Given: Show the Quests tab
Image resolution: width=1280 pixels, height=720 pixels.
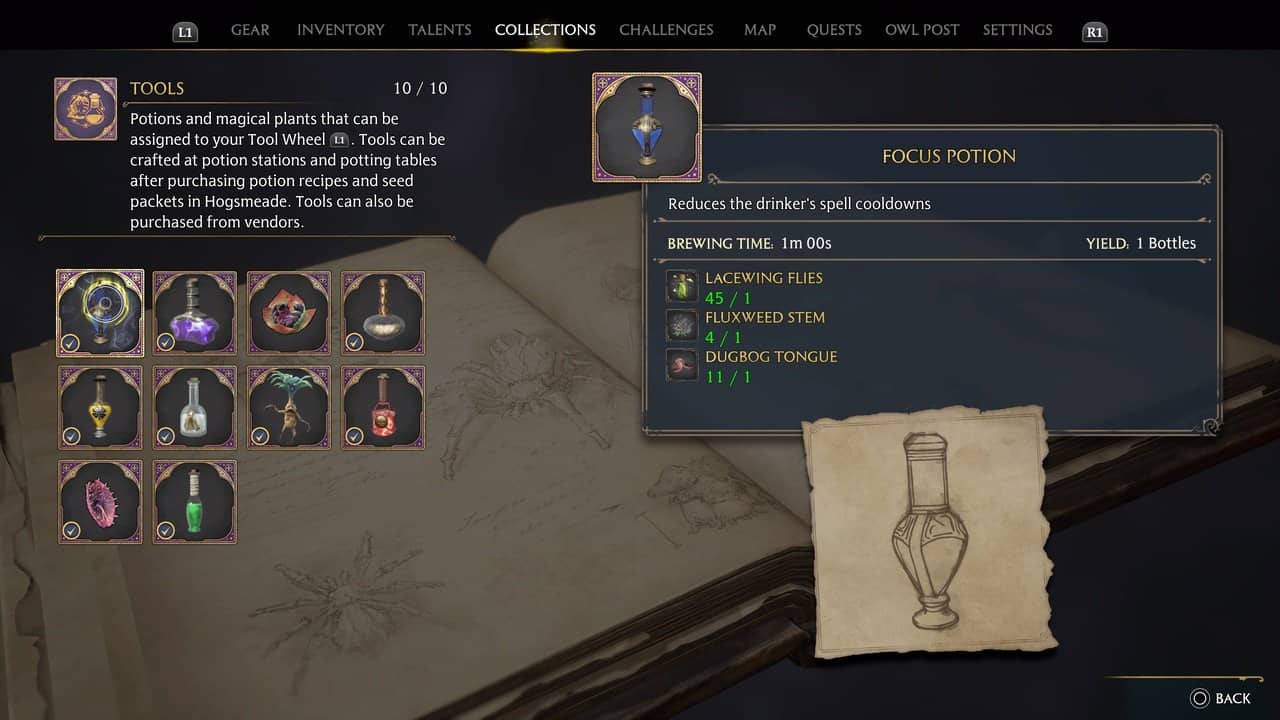Looking at the screenshot, I should click(834, 30).
